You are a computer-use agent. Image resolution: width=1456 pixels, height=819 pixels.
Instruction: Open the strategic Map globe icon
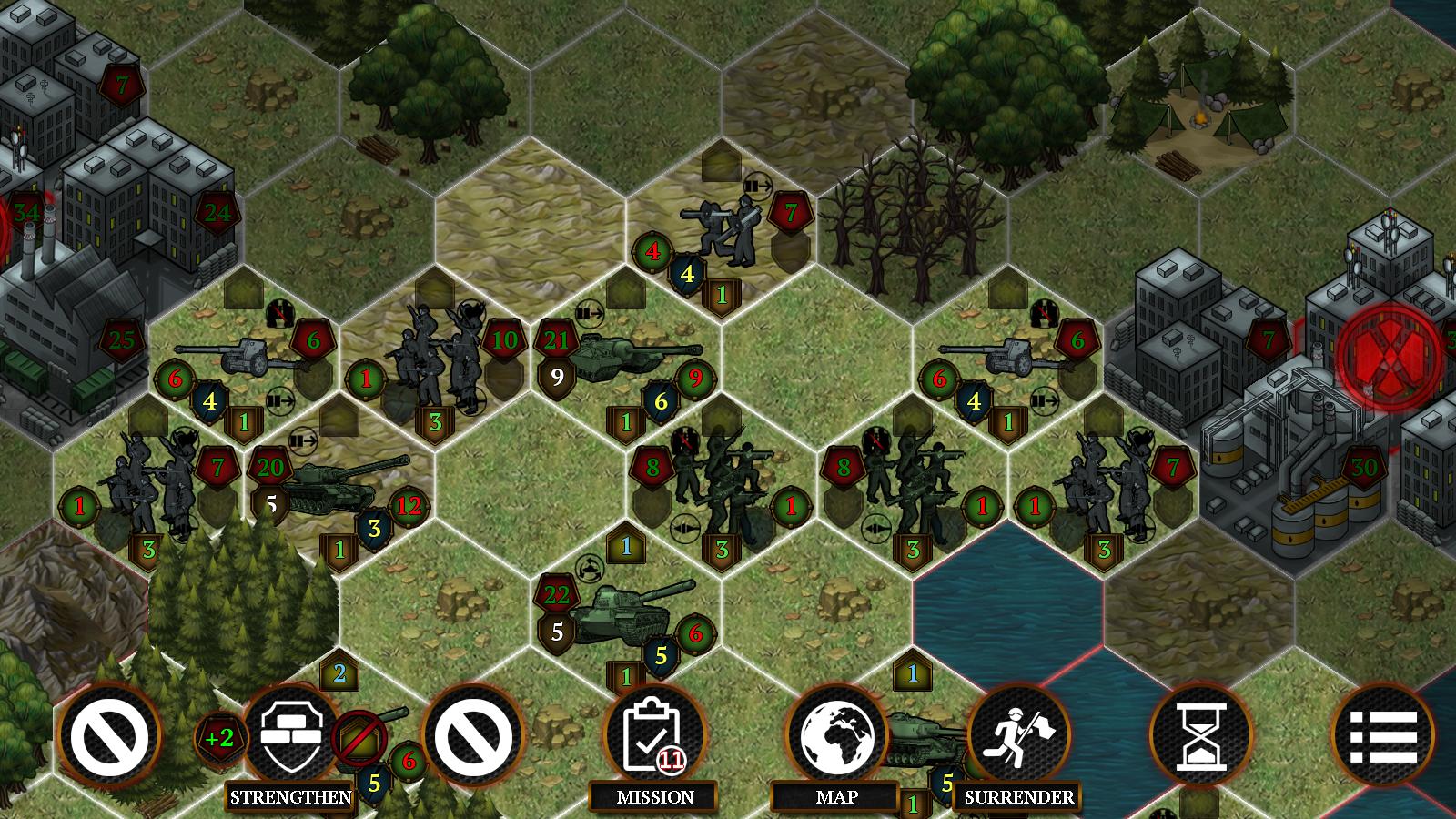pos(839,737)
